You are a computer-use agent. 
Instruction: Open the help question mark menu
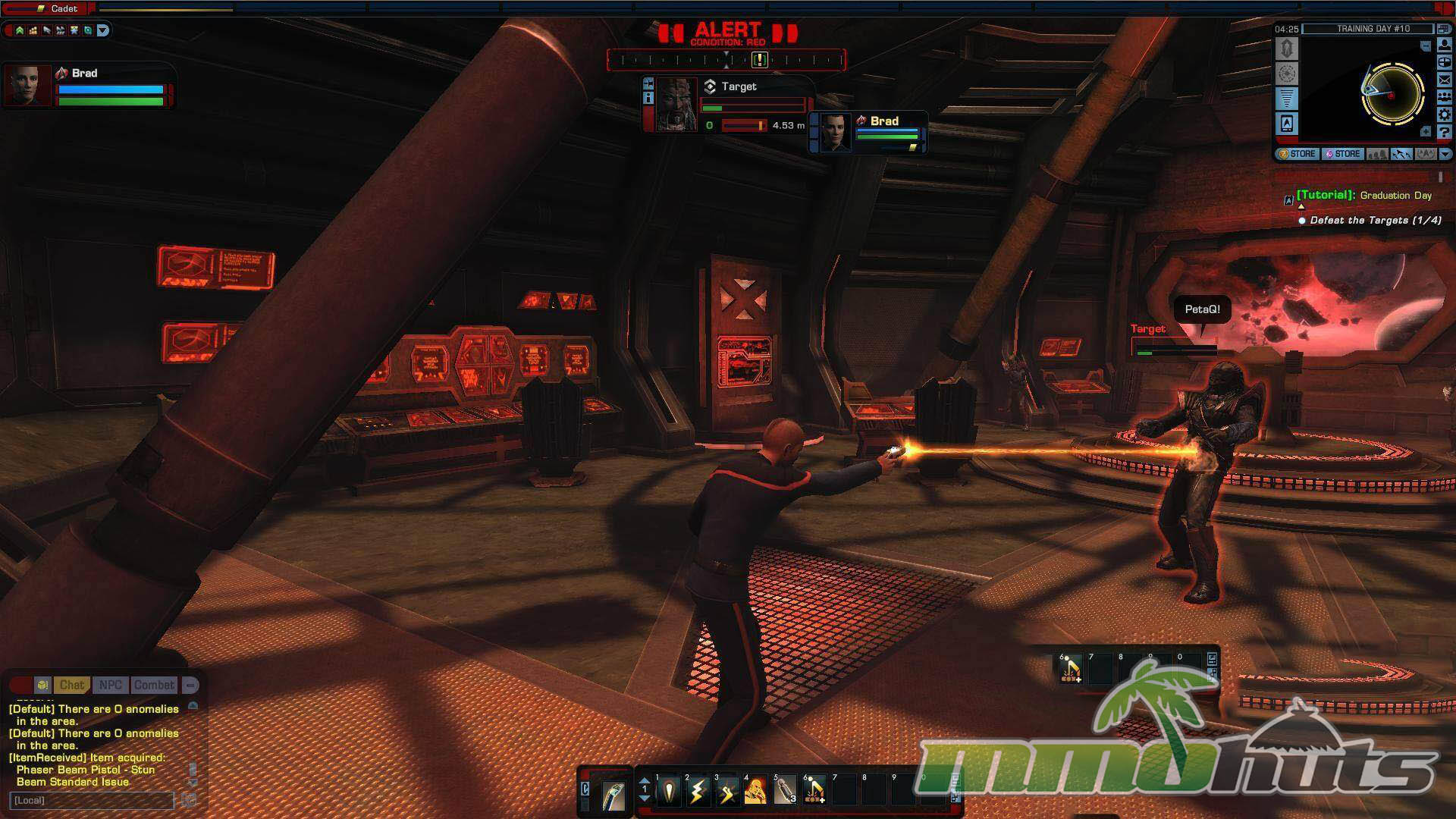1444,133
